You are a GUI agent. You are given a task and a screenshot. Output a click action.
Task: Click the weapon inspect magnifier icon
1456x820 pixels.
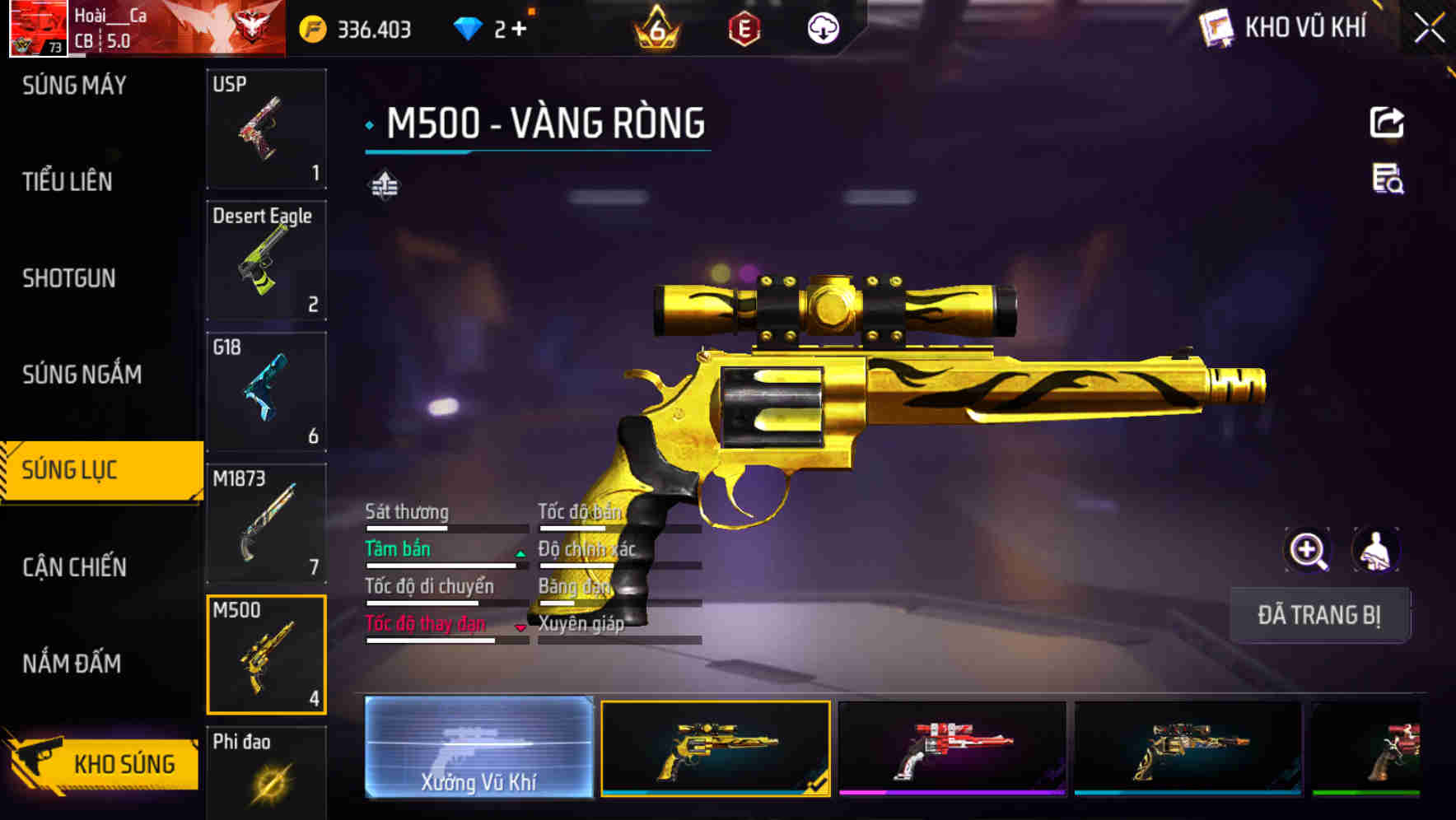[1308, 550]
